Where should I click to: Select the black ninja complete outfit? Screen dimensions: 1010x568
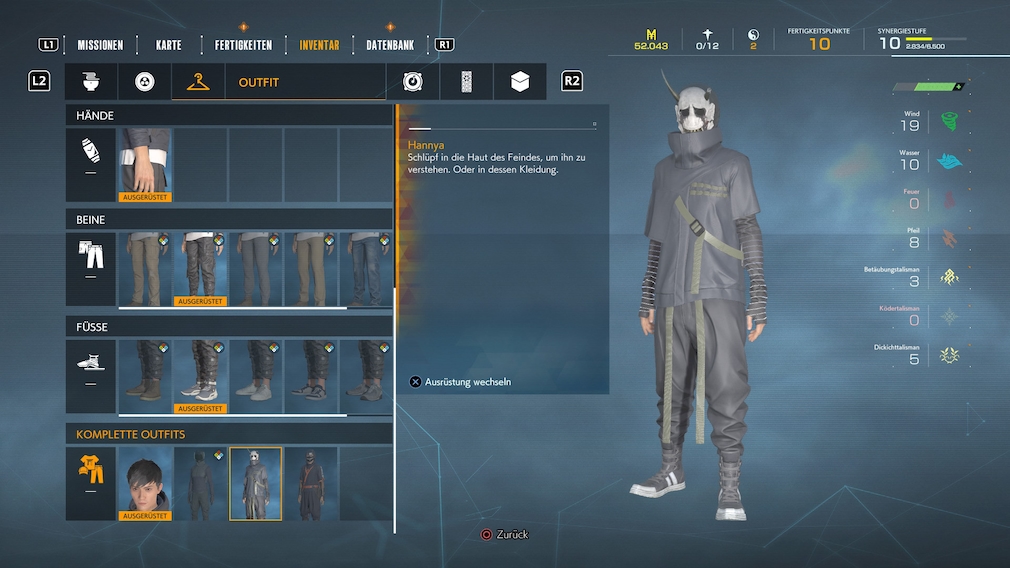[x=310, y=483]
